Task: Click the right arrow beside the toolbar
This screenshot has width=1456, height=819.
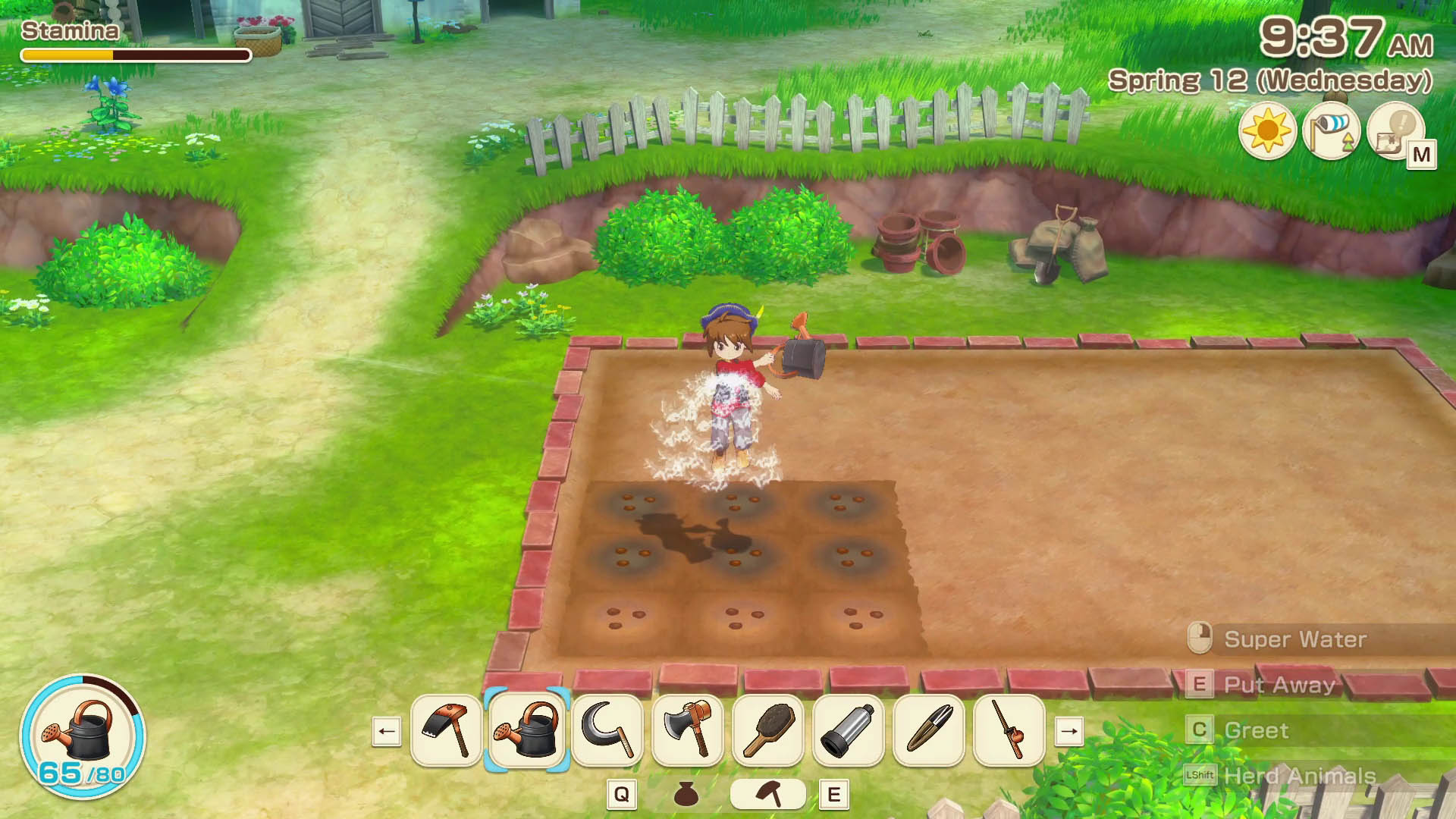Action: pyautogui.click(x=1069, y=732)
